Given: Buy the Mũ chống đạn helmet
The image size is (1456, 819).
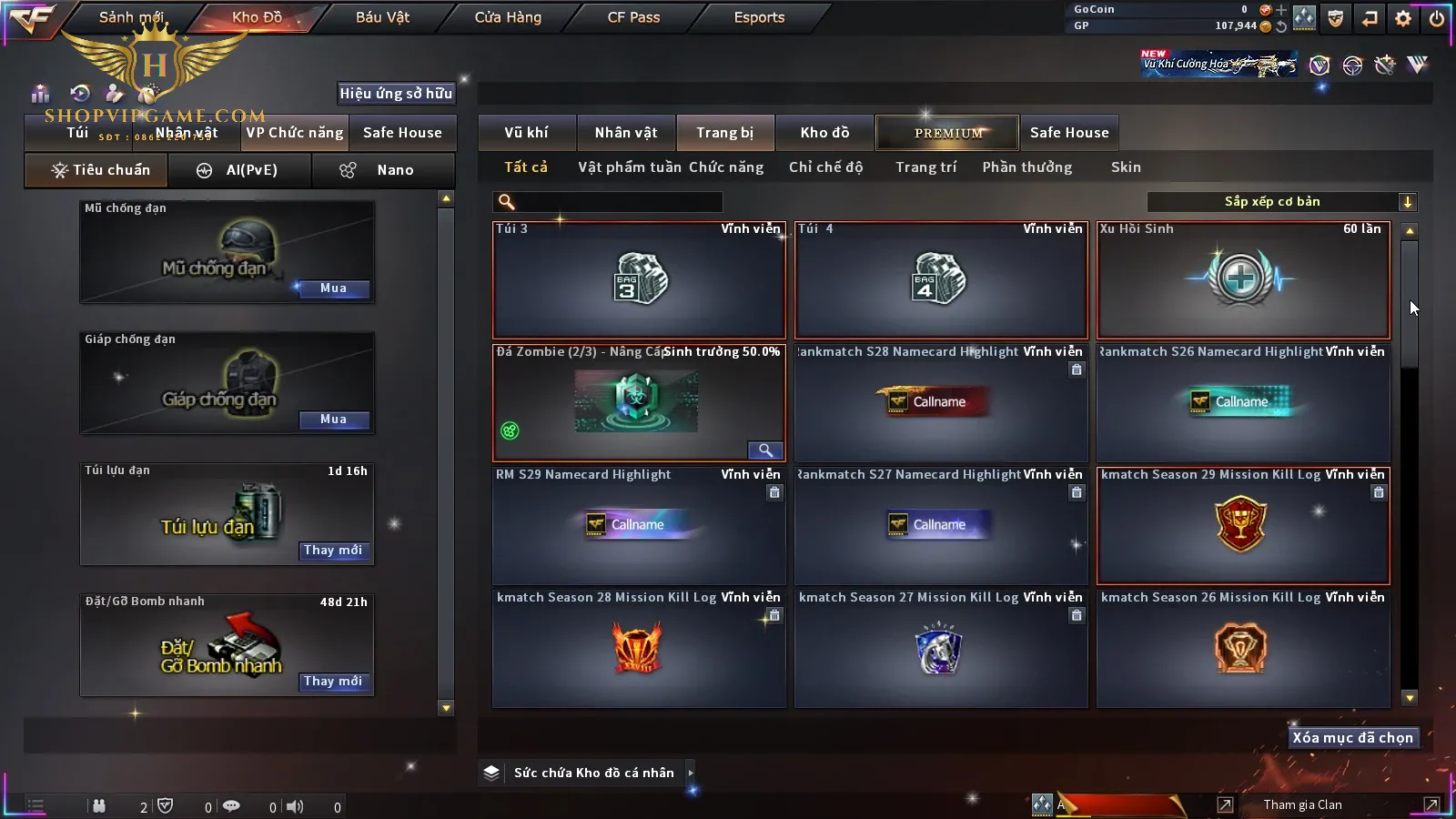Looking at the screenshot, I should (333, 288).
